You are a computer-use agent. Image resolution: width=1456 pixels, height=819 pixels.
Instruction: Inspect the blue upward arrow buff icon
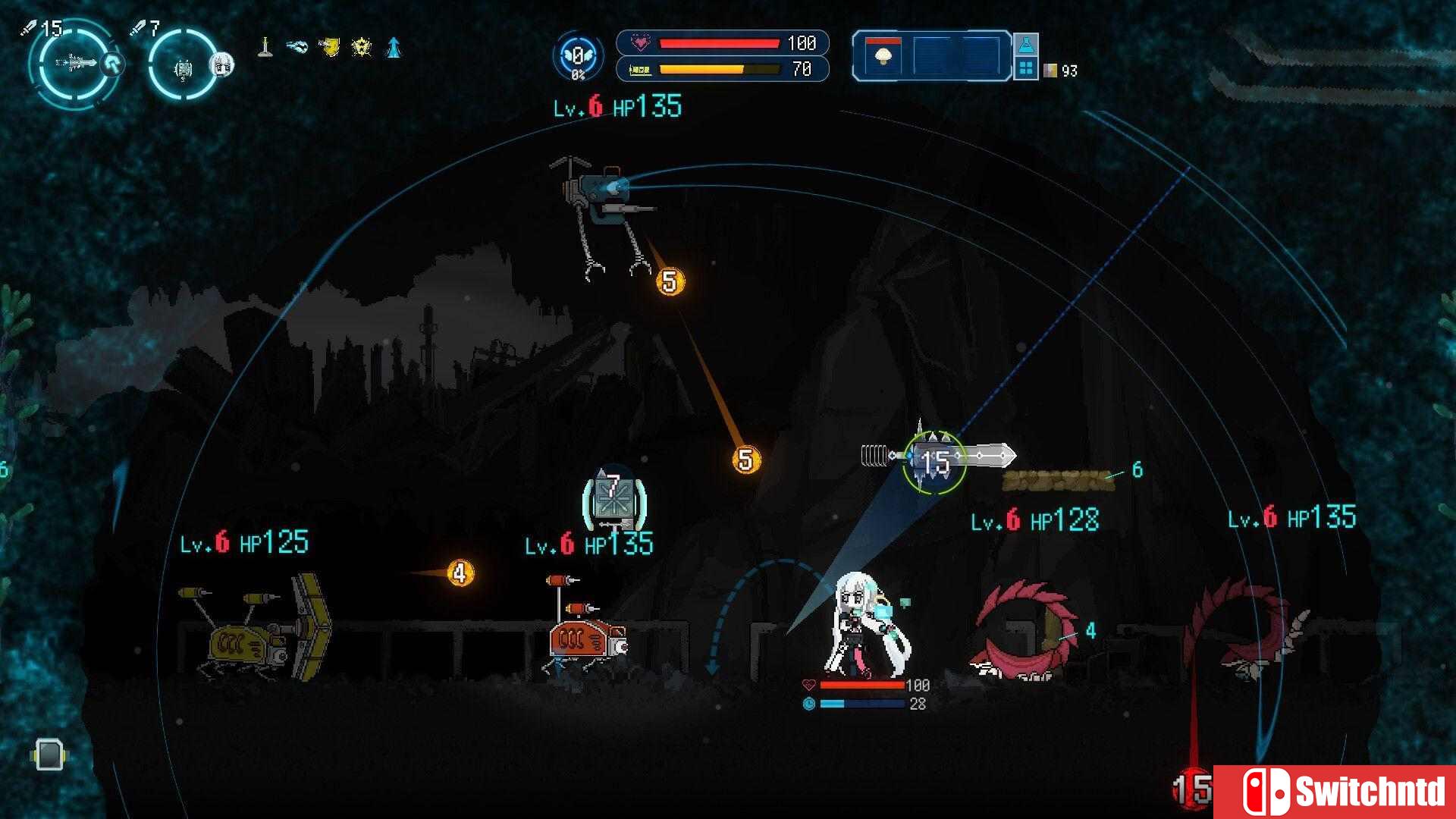tap(394, 47)
